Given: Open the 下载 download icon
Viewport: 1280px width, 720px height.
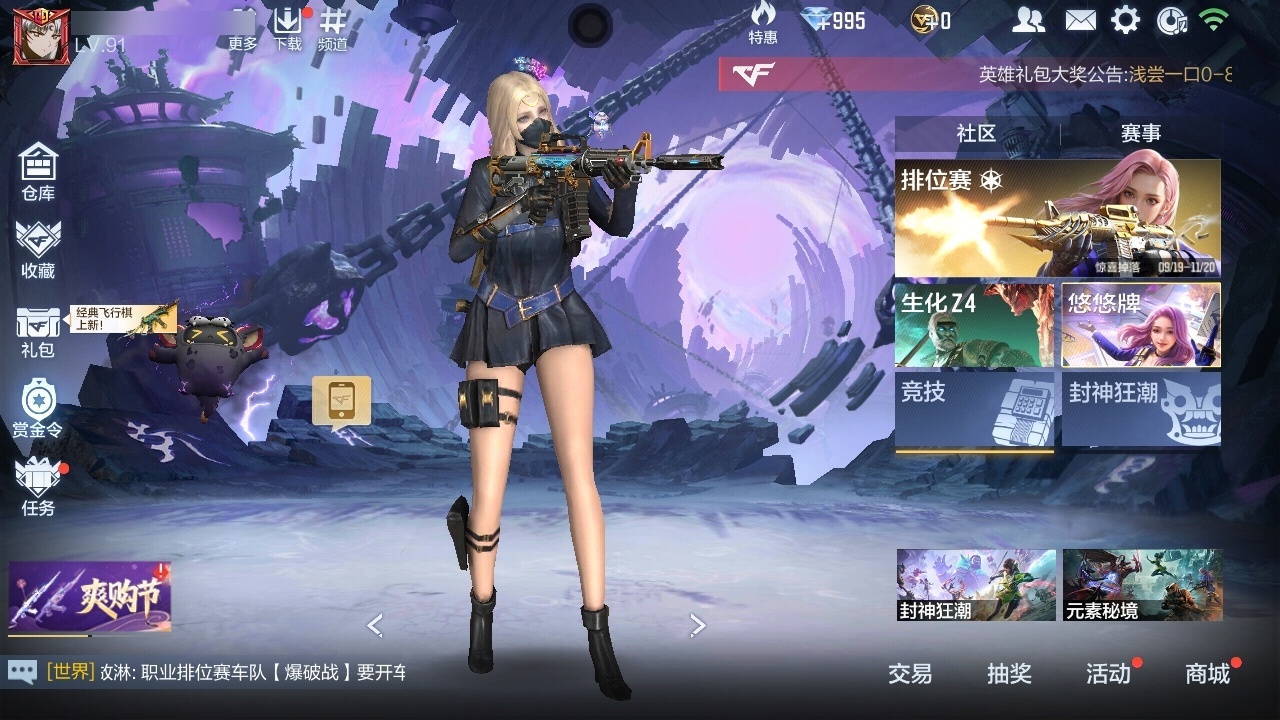Looking at the screenshot, I should coord(287,27).
